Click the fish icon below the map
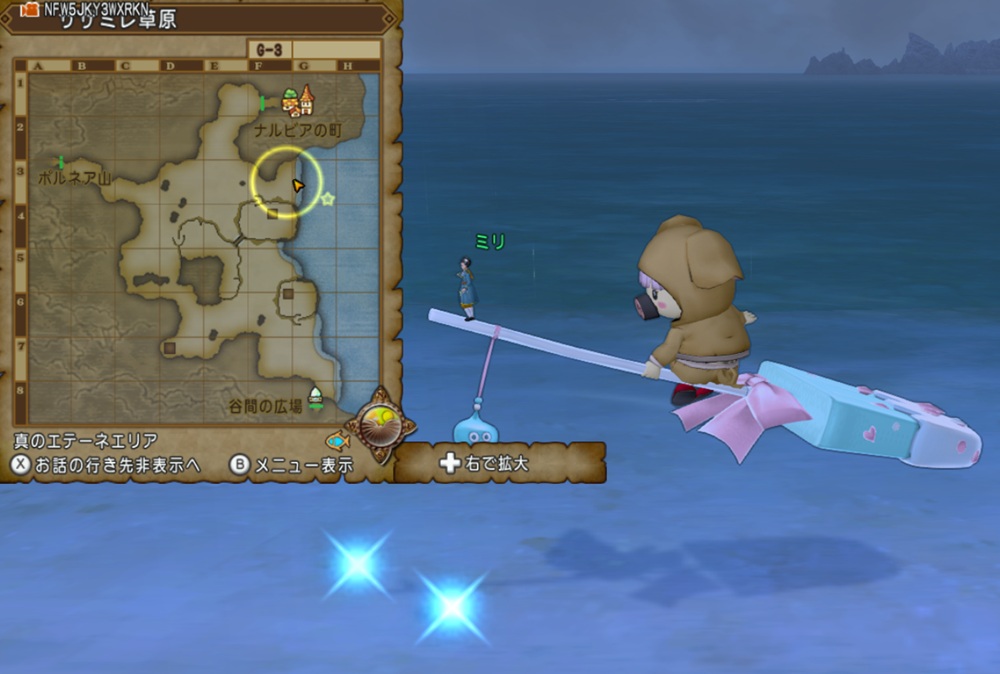1000x674 pixels. point(337,440)
